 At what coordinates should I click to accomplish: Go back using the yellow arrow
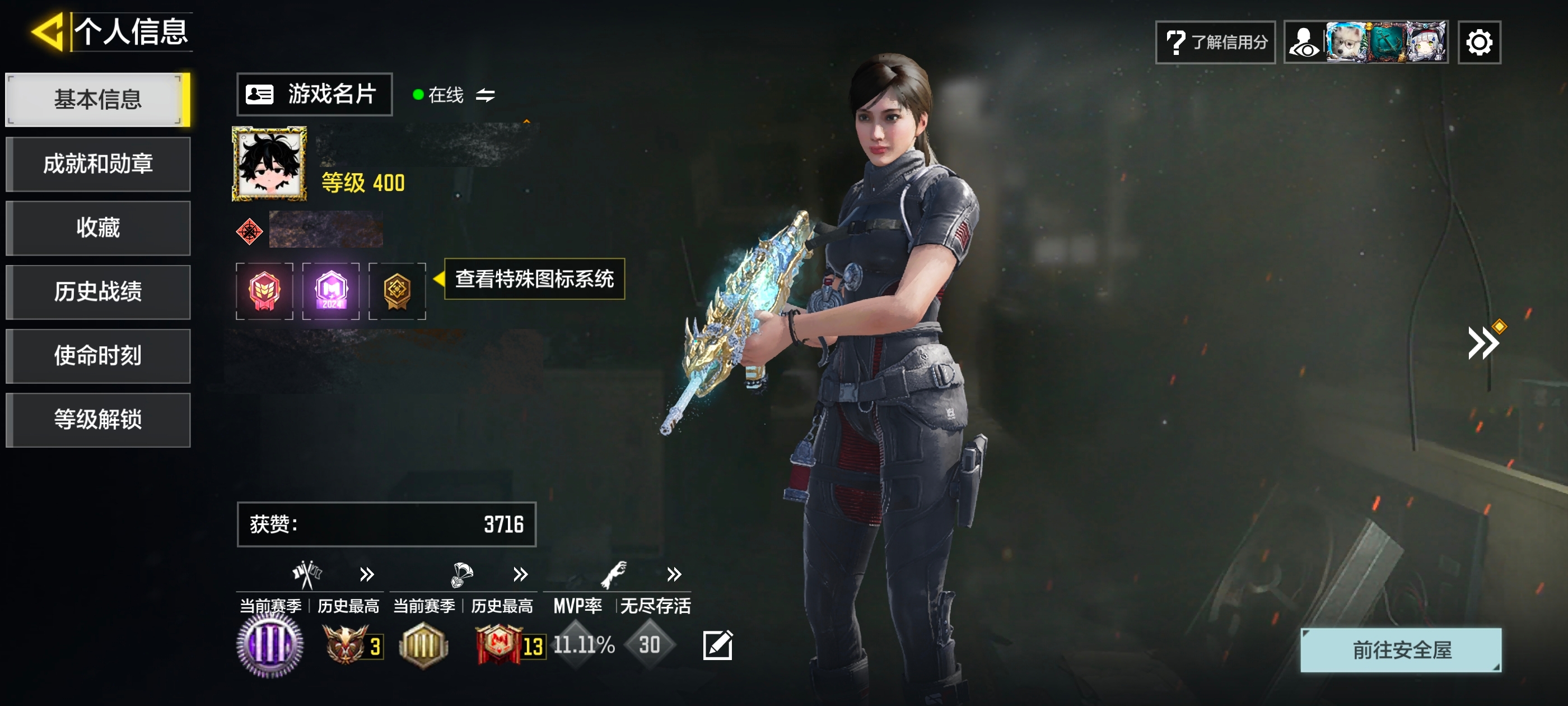[48, 32]
